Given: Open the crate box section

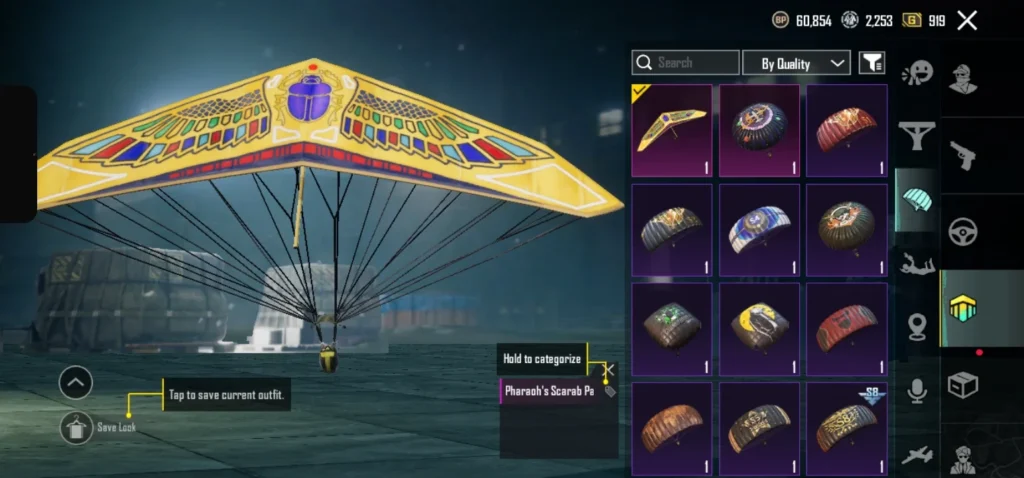Looking at the screenshot, I should 964,385.
